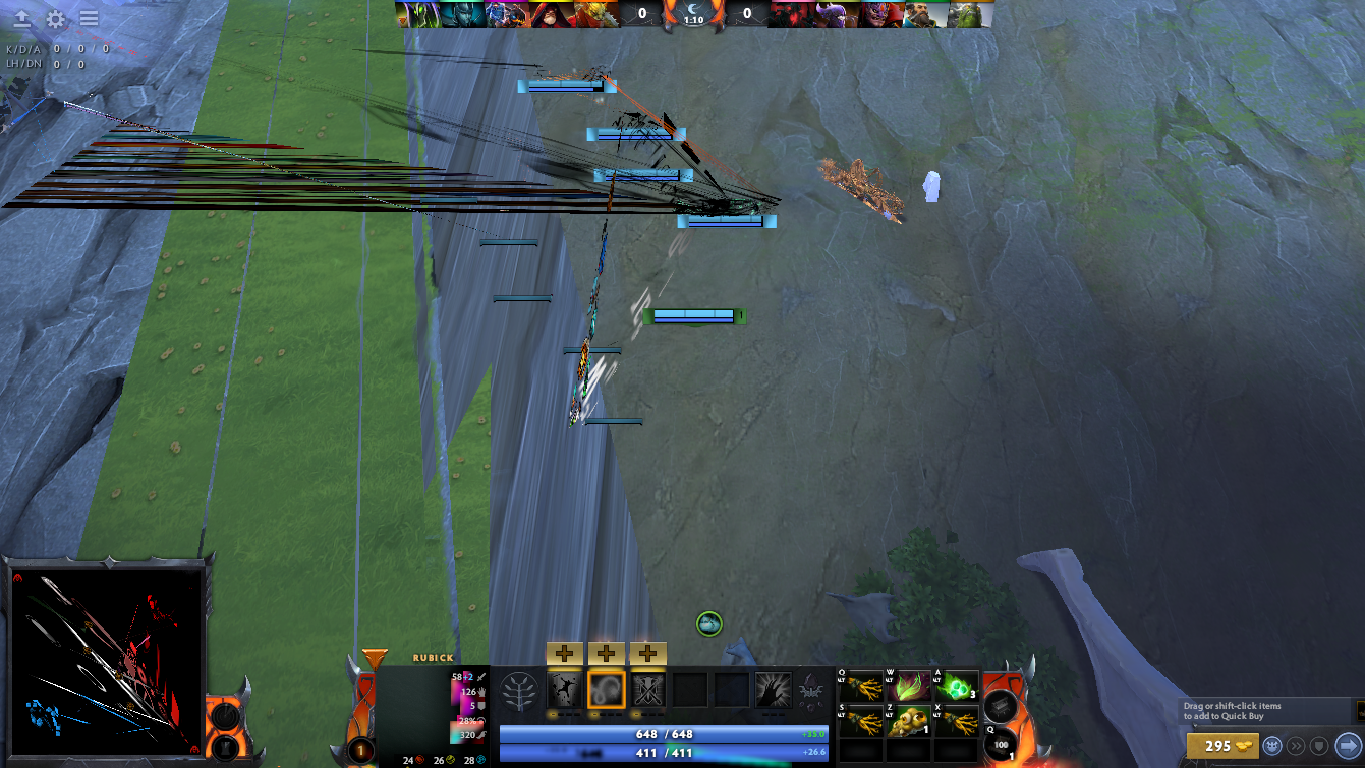Use the Scan button beside the minimap

click(x=224, y=716)
